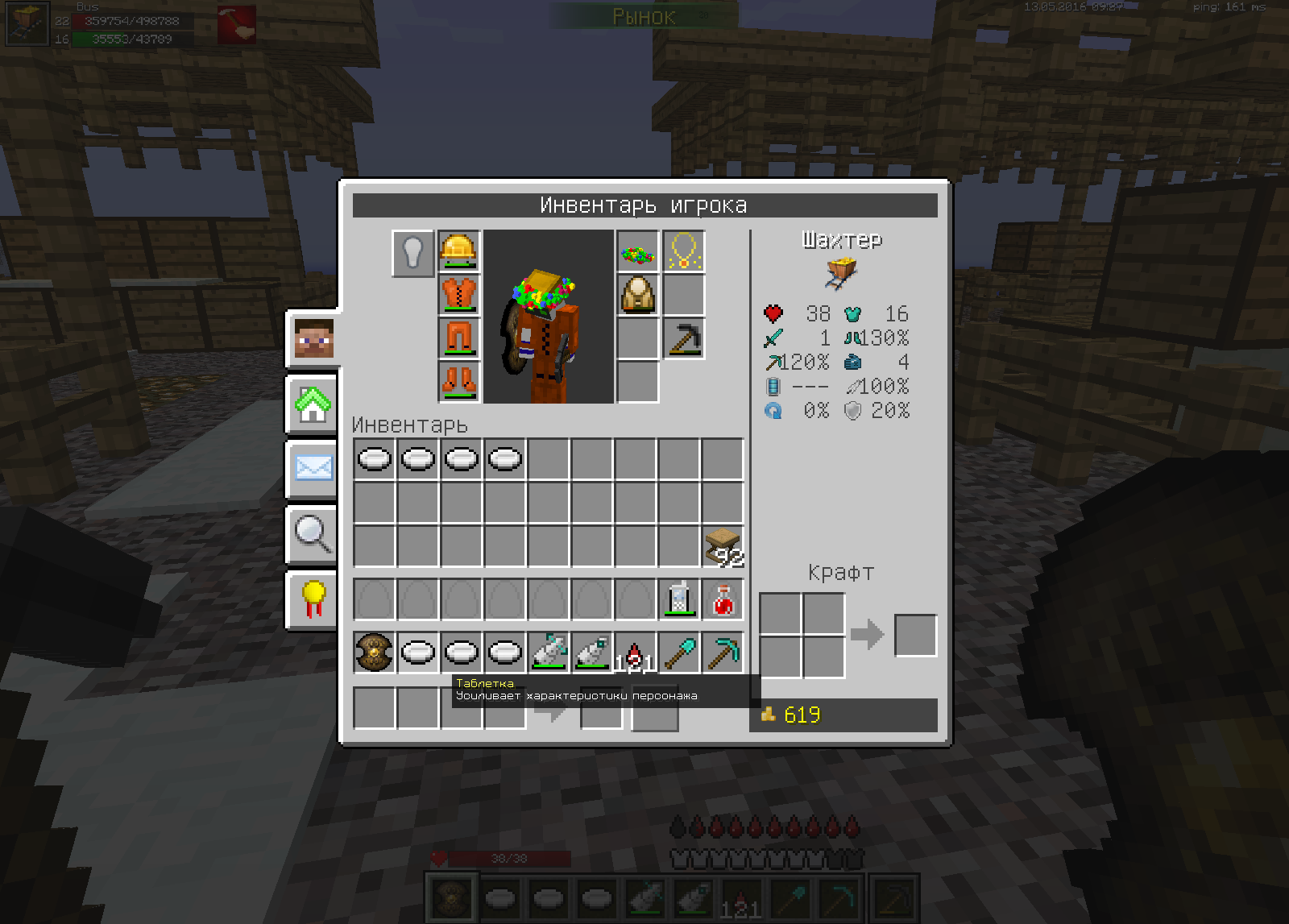Click the light bulb slot
Viewport: 1289px width, 924px height.
point(413,253)
